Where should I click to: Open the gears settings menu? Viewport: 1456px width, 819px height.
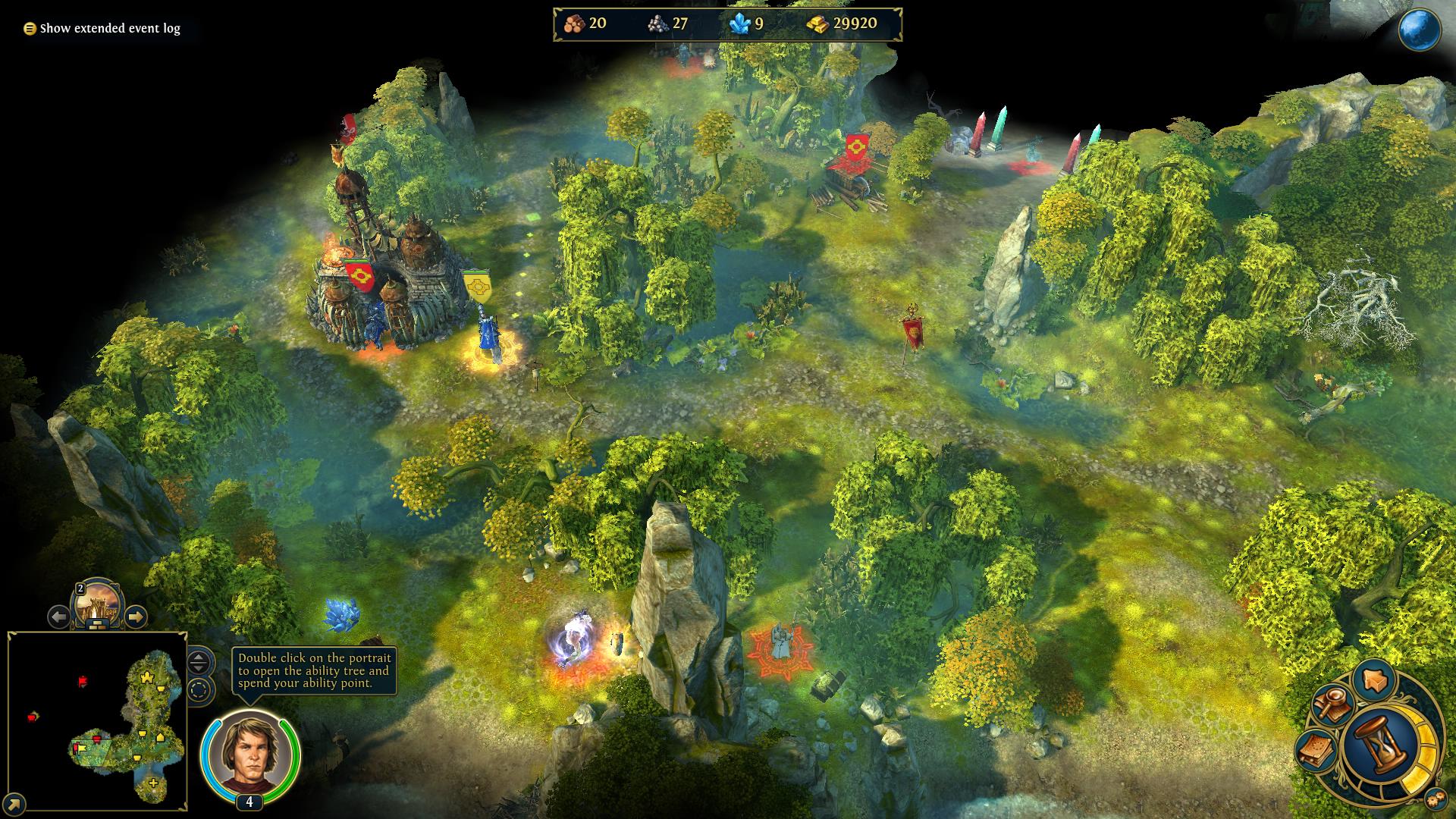coord(1434,799)
